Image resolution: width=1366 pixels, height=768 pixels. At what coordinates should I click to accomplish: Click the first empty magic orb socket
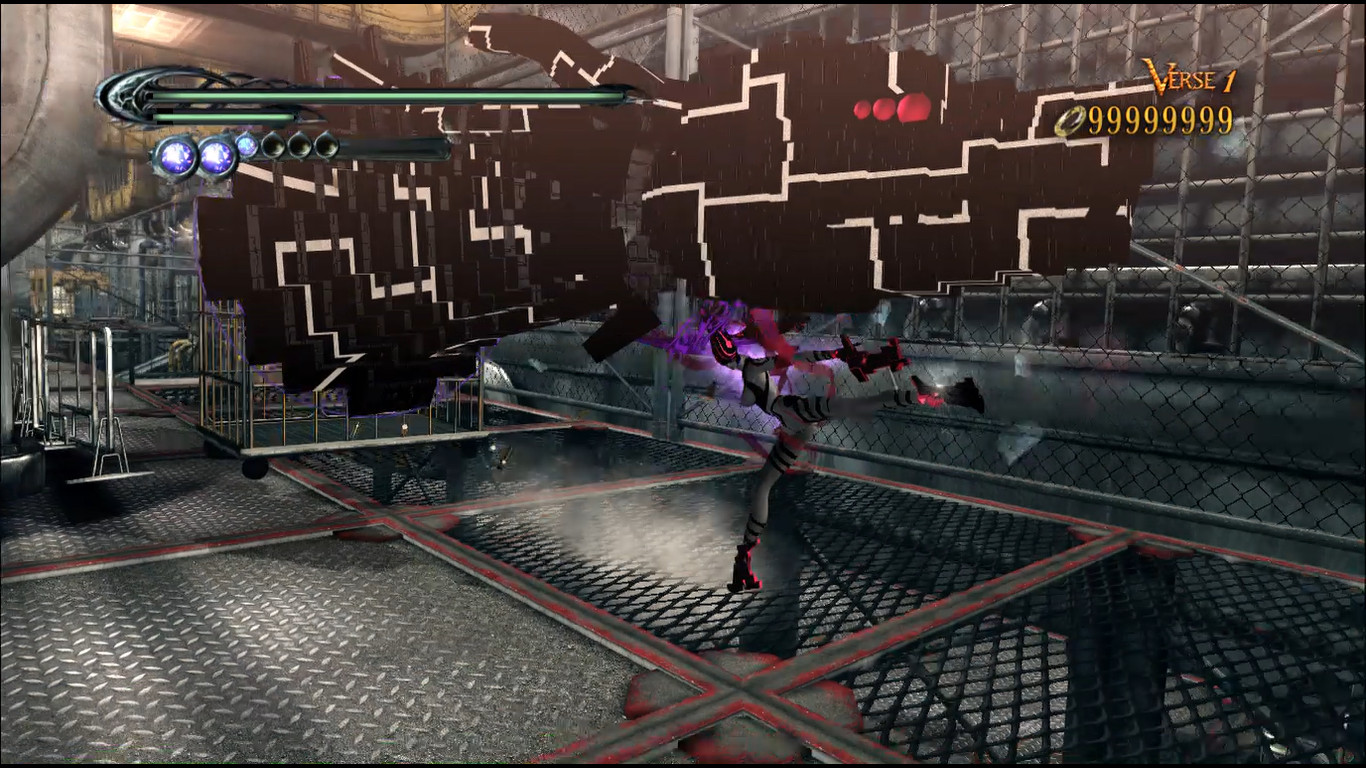coord(272,145)
